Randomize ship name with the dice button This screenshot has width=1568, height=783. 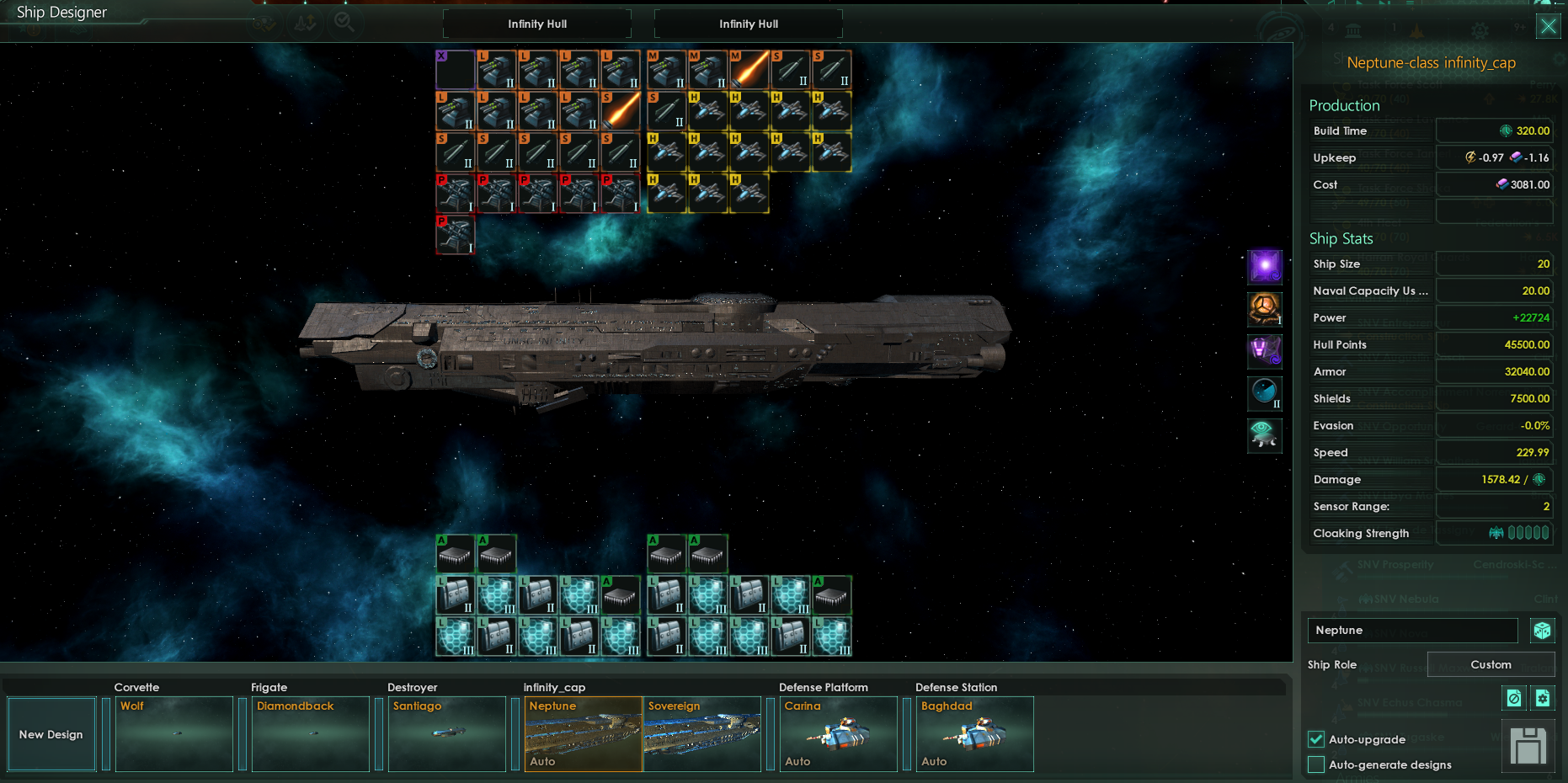tap(1542, 630)
